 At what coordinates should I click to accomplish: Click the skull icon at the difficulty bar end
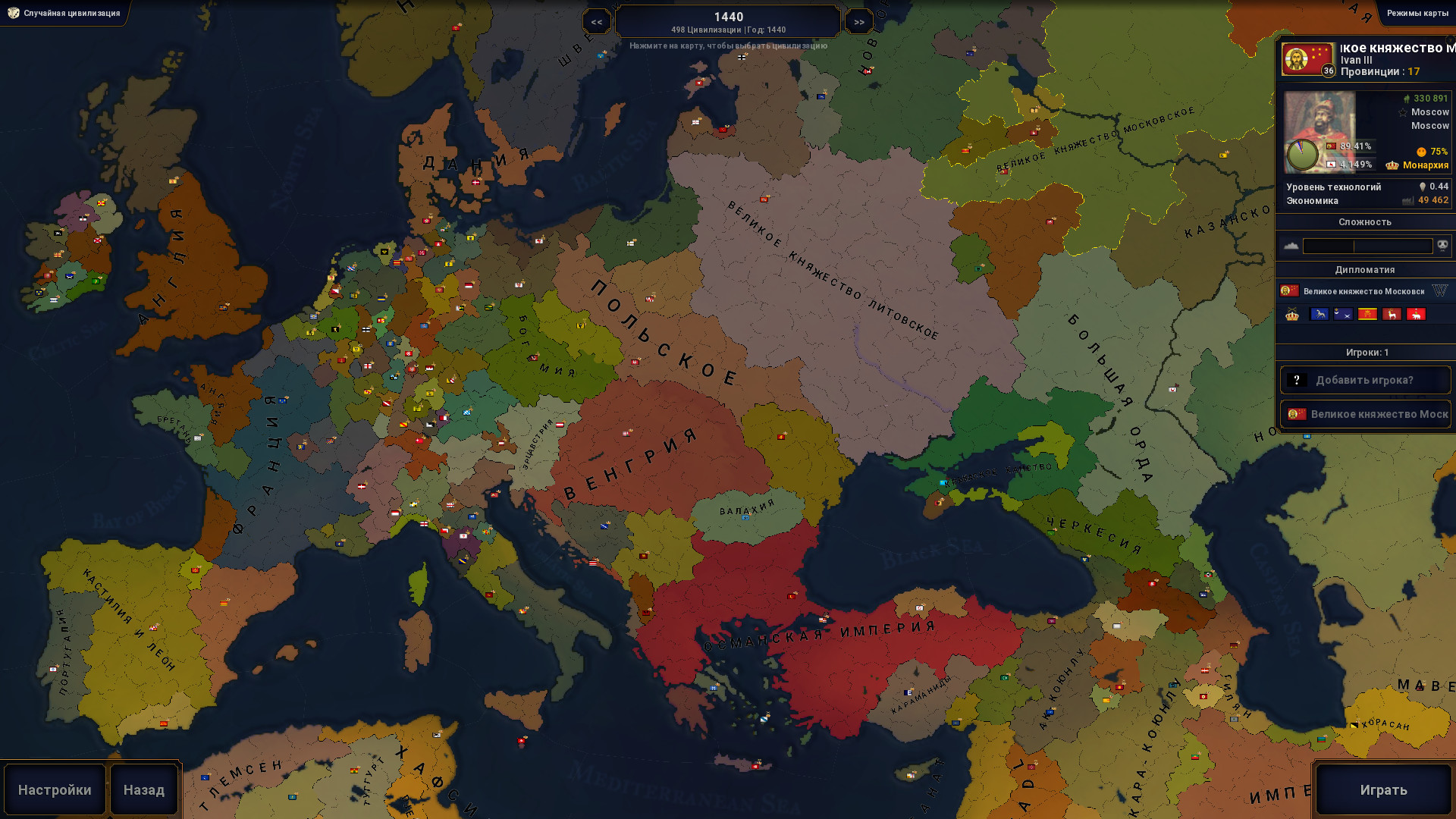(x=1442, y=245)
